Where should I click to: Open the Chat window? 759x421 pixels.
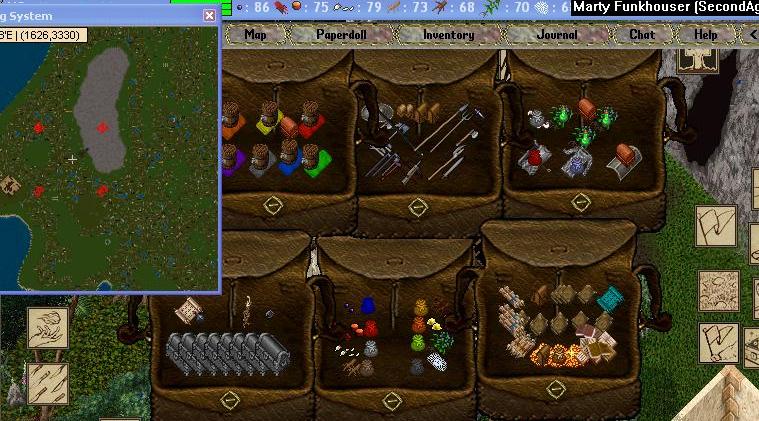(x=642, y=34)
